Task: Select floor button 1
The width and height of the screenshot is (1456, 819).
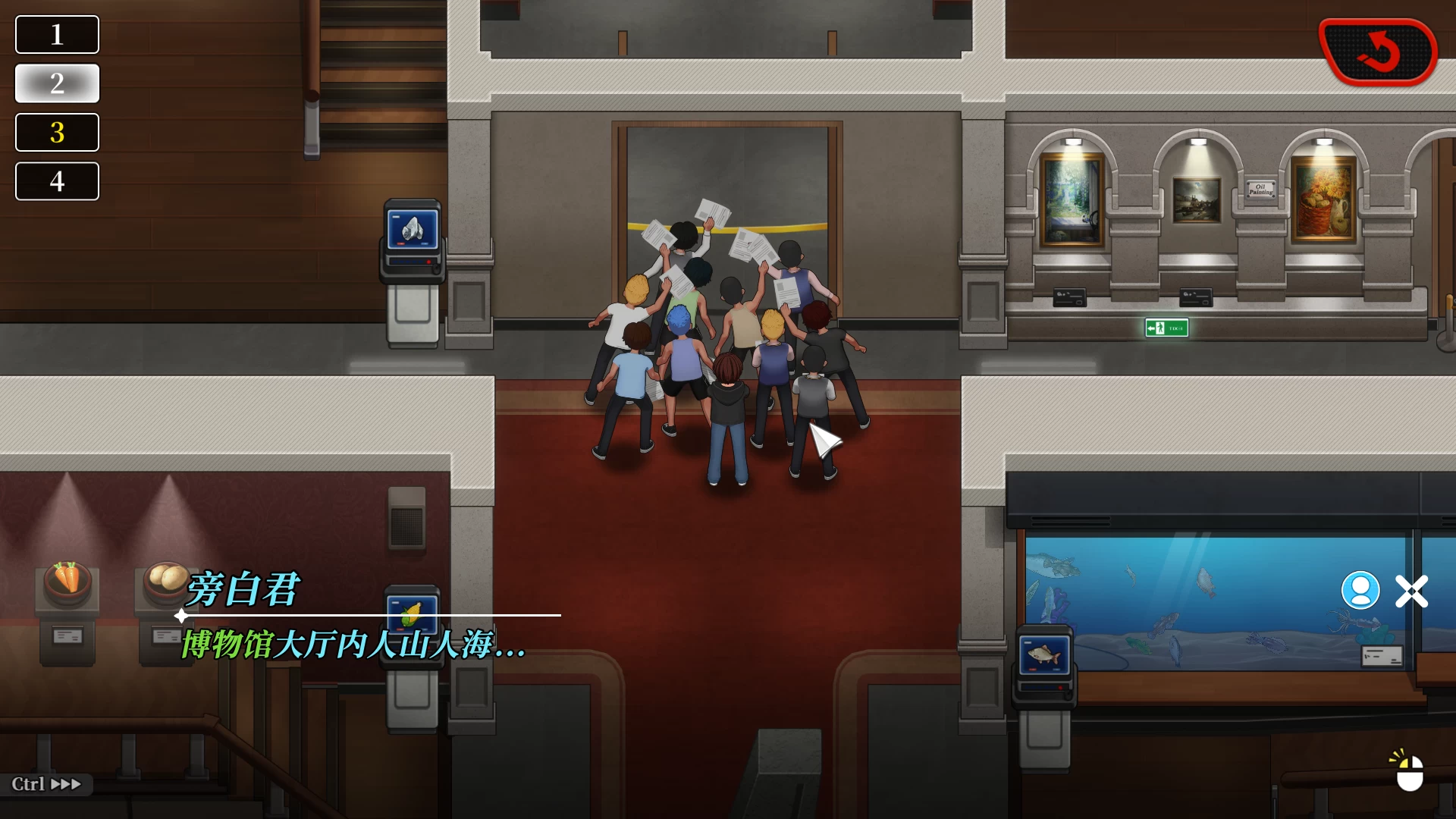Action: coord(57,35)
